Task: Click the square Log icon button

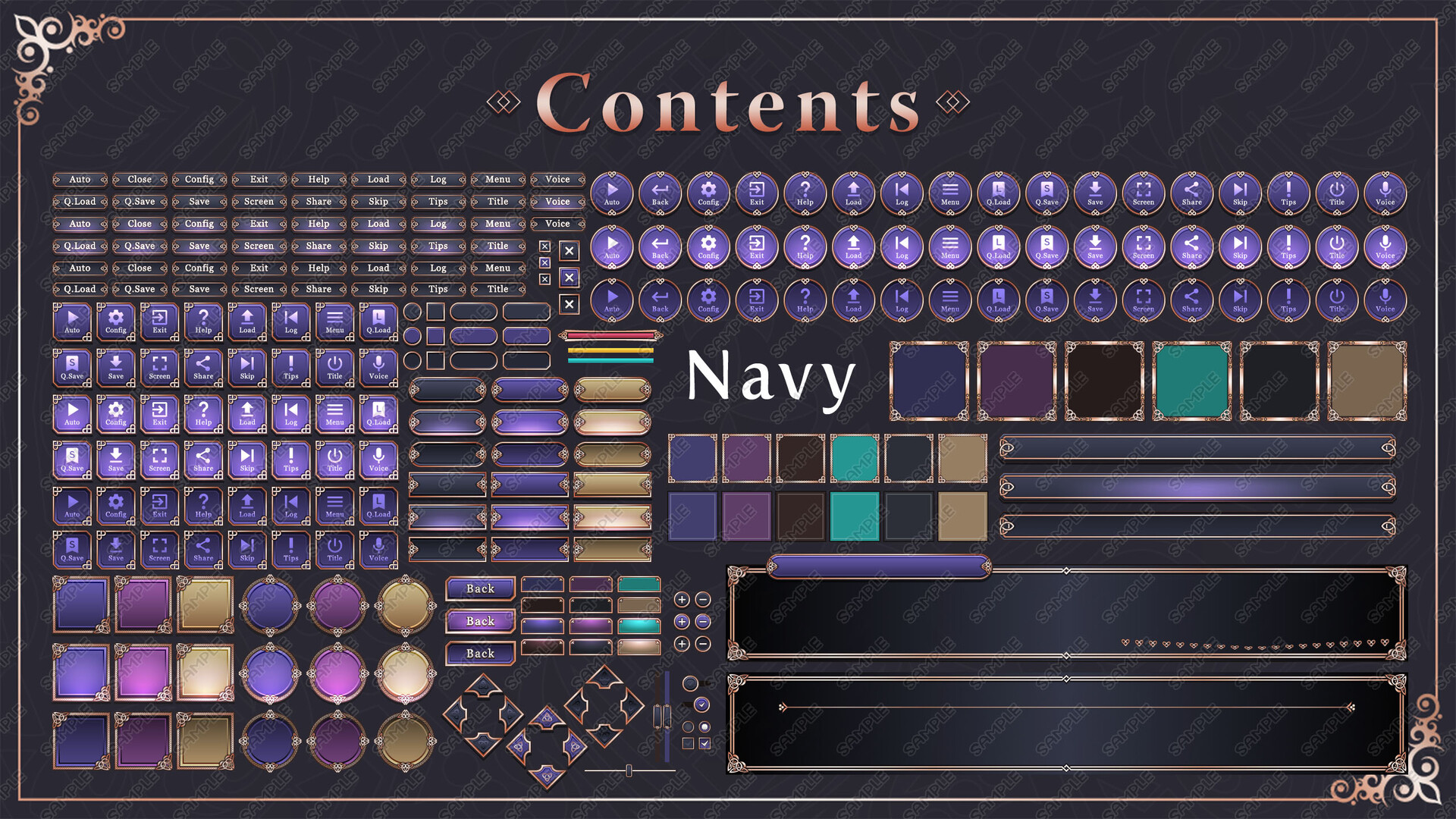Action: [291, 322]
